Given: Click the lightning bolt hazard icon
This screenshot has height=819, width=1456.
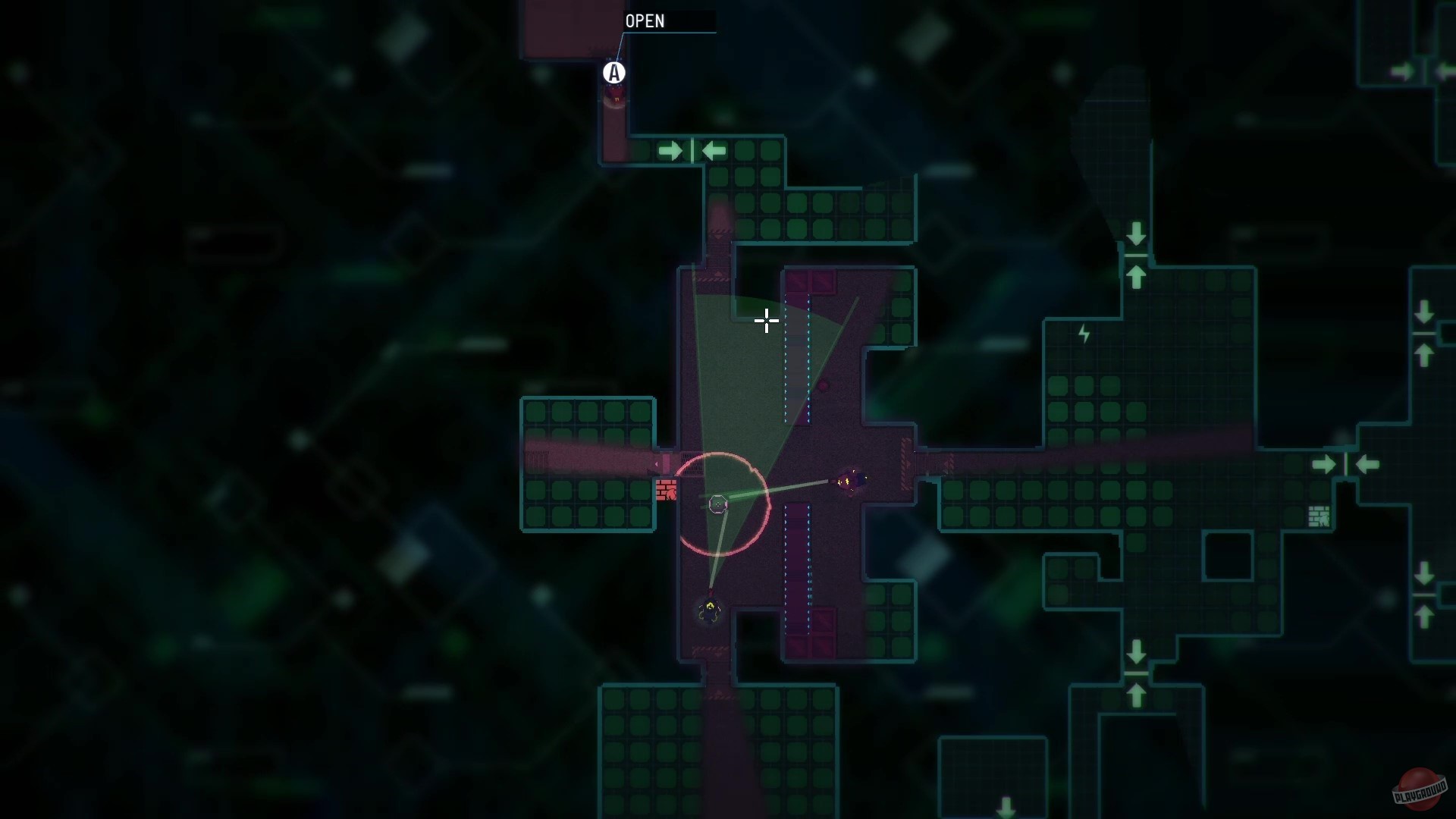Looking at the screenshot, I should coord(1084,334).
